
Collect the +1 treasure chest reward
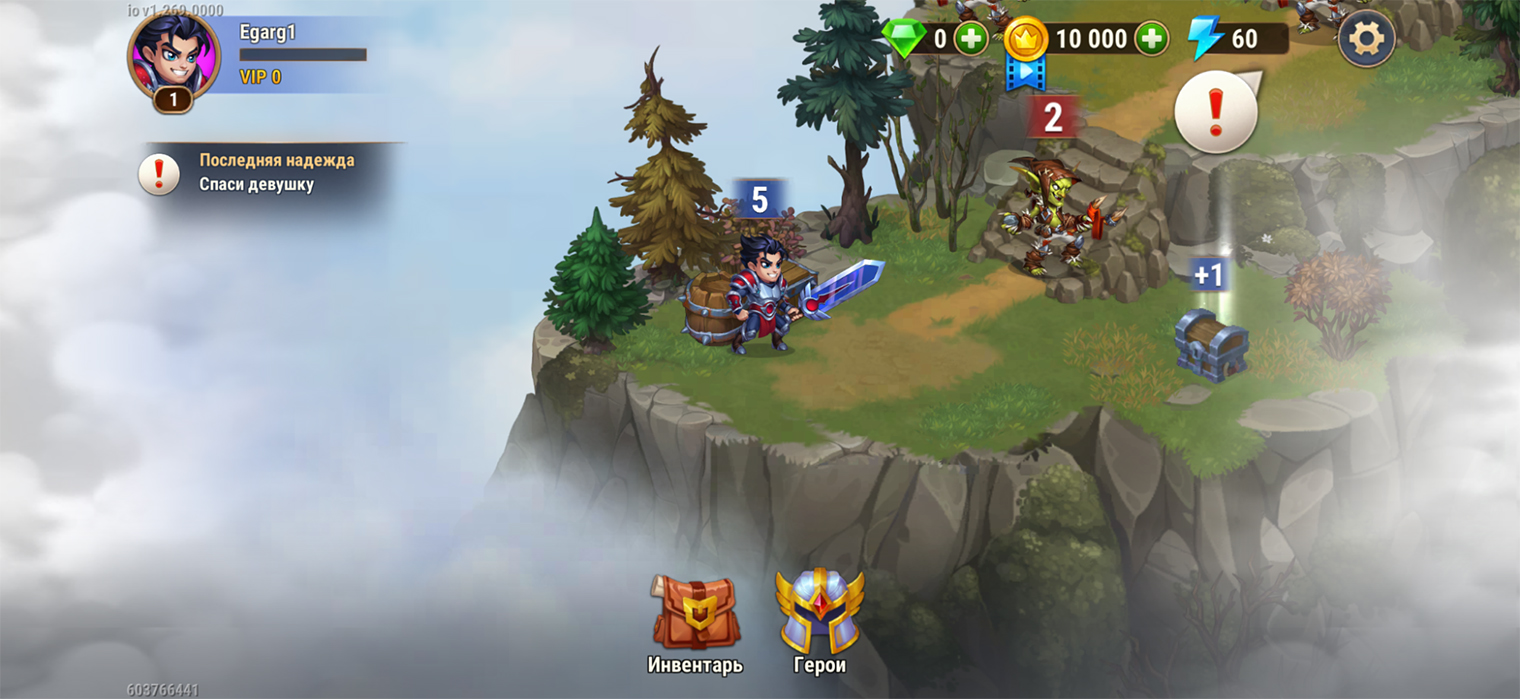[x=1210, y=340]
